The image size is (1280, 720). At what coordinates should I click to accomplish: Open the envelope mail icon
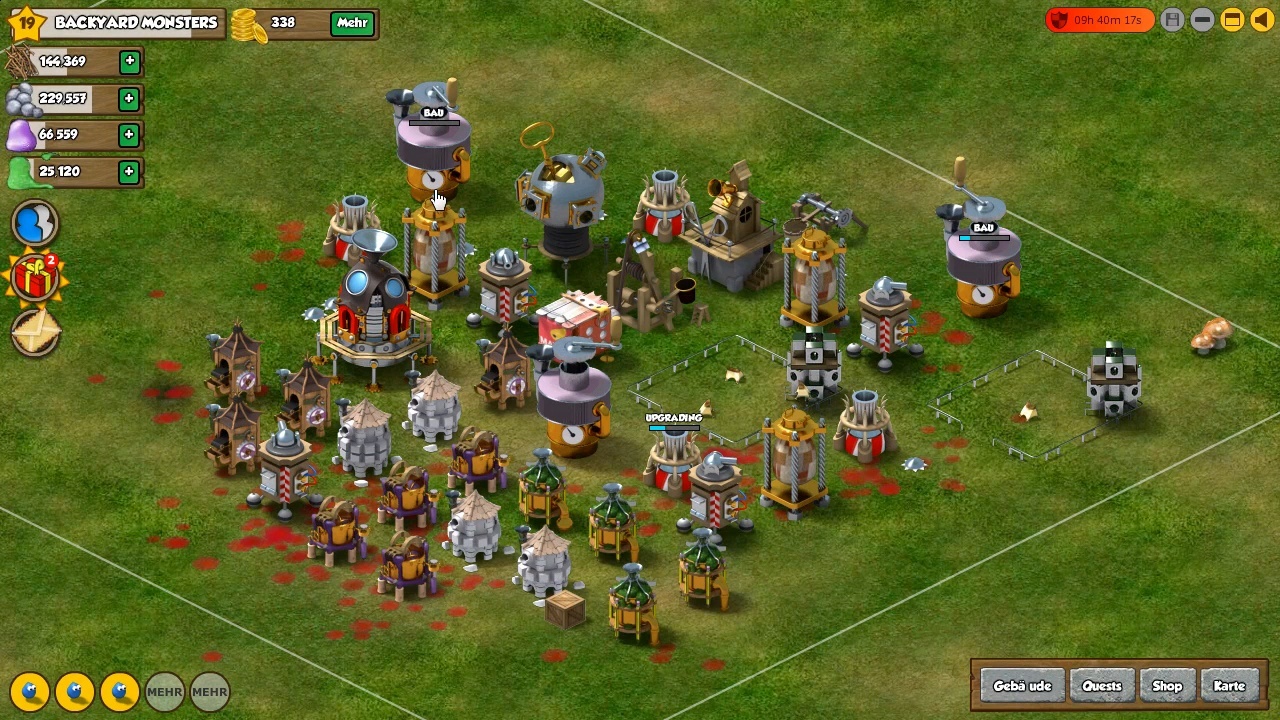click(35, 333)
